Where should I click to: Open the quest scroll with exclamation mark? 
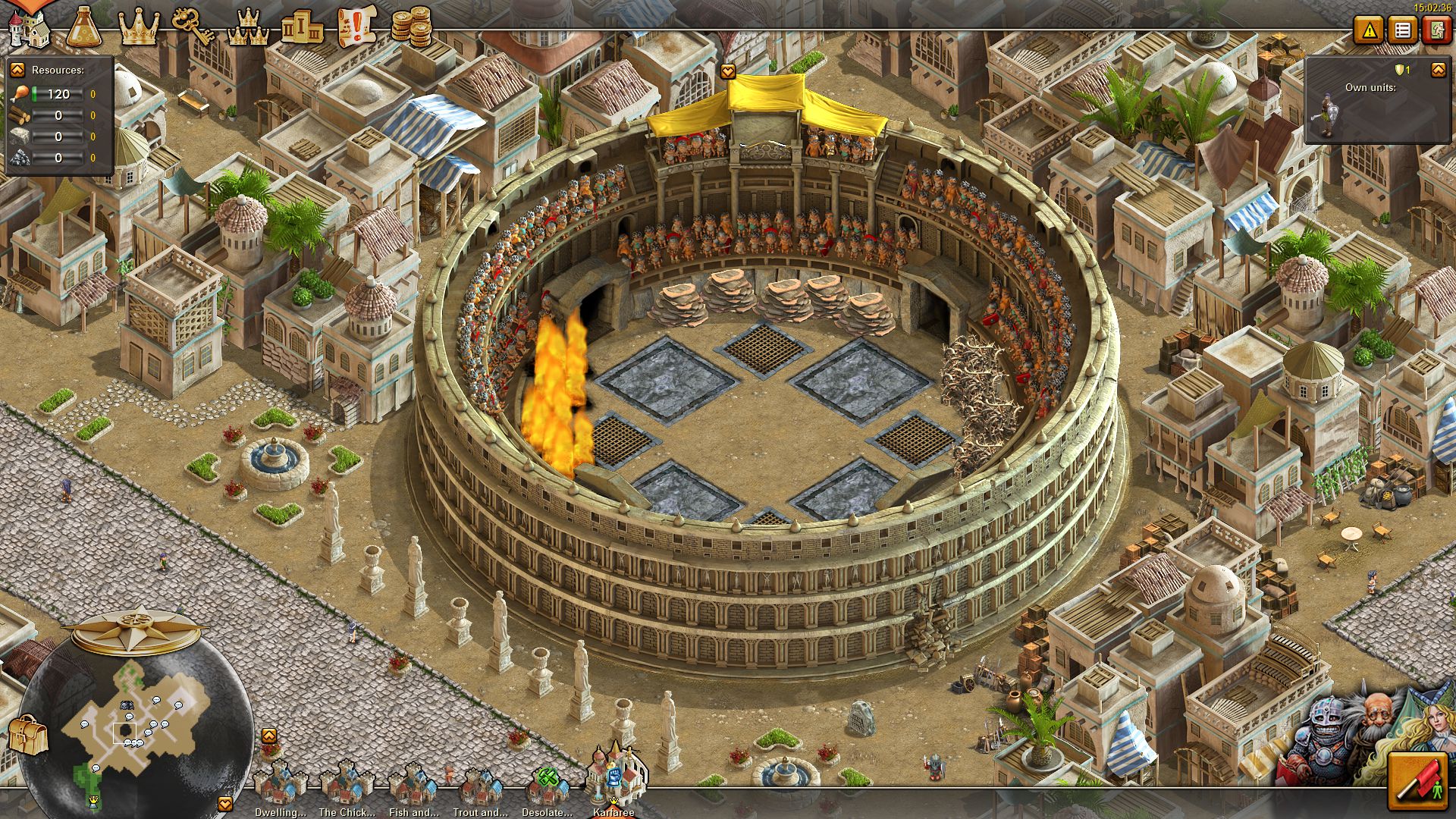click(x=356, y=27)
